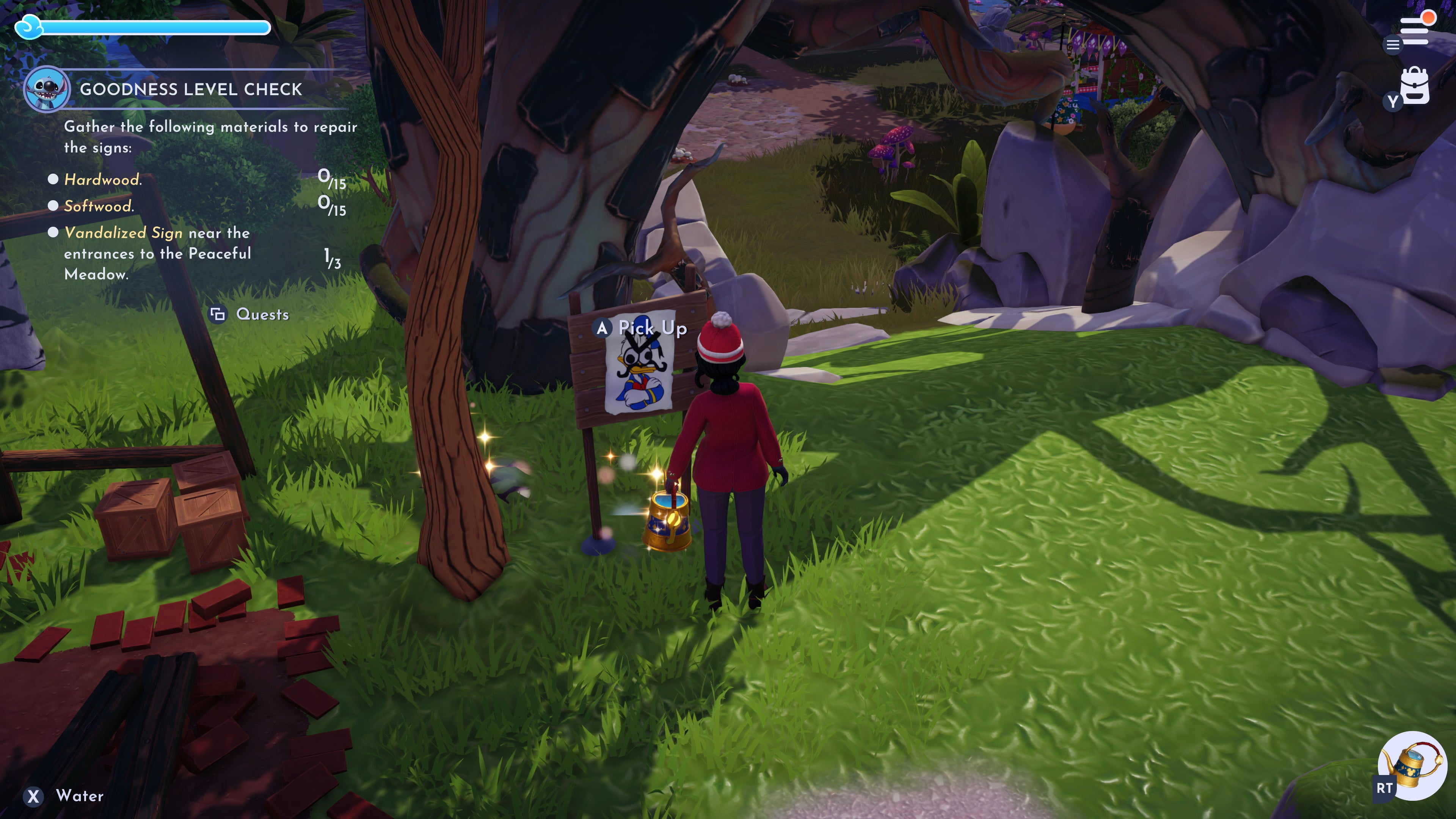Open the Quests menu entry
The image size is (1456, 819).
pyautogui.click(x=262, y=314)
